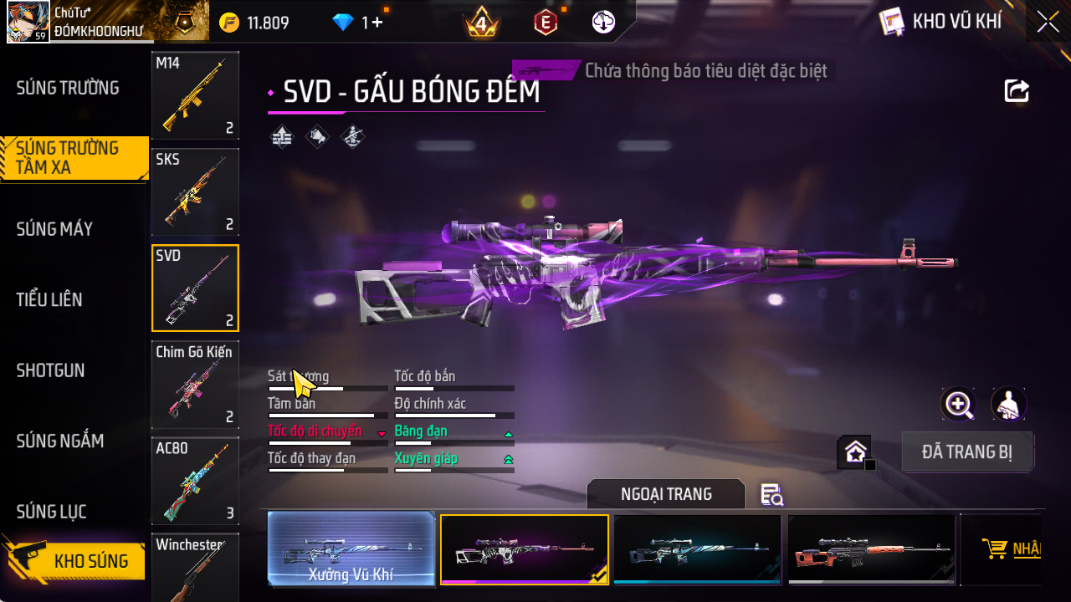
Task: Switch to Súng Trường category
Action: pos(68,88)
